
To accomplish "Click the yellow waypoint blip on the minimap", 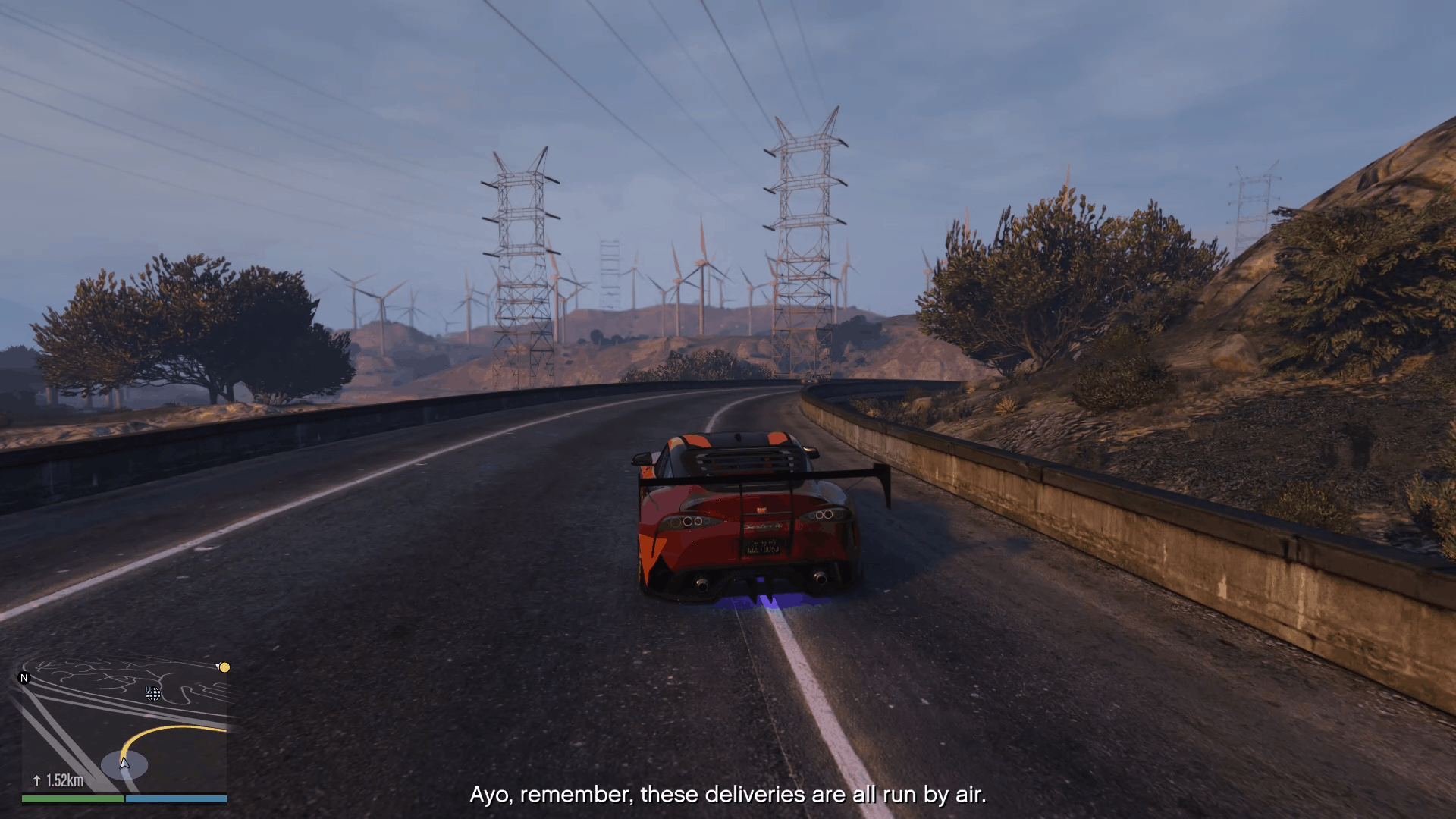I will (x=224, y=667).
